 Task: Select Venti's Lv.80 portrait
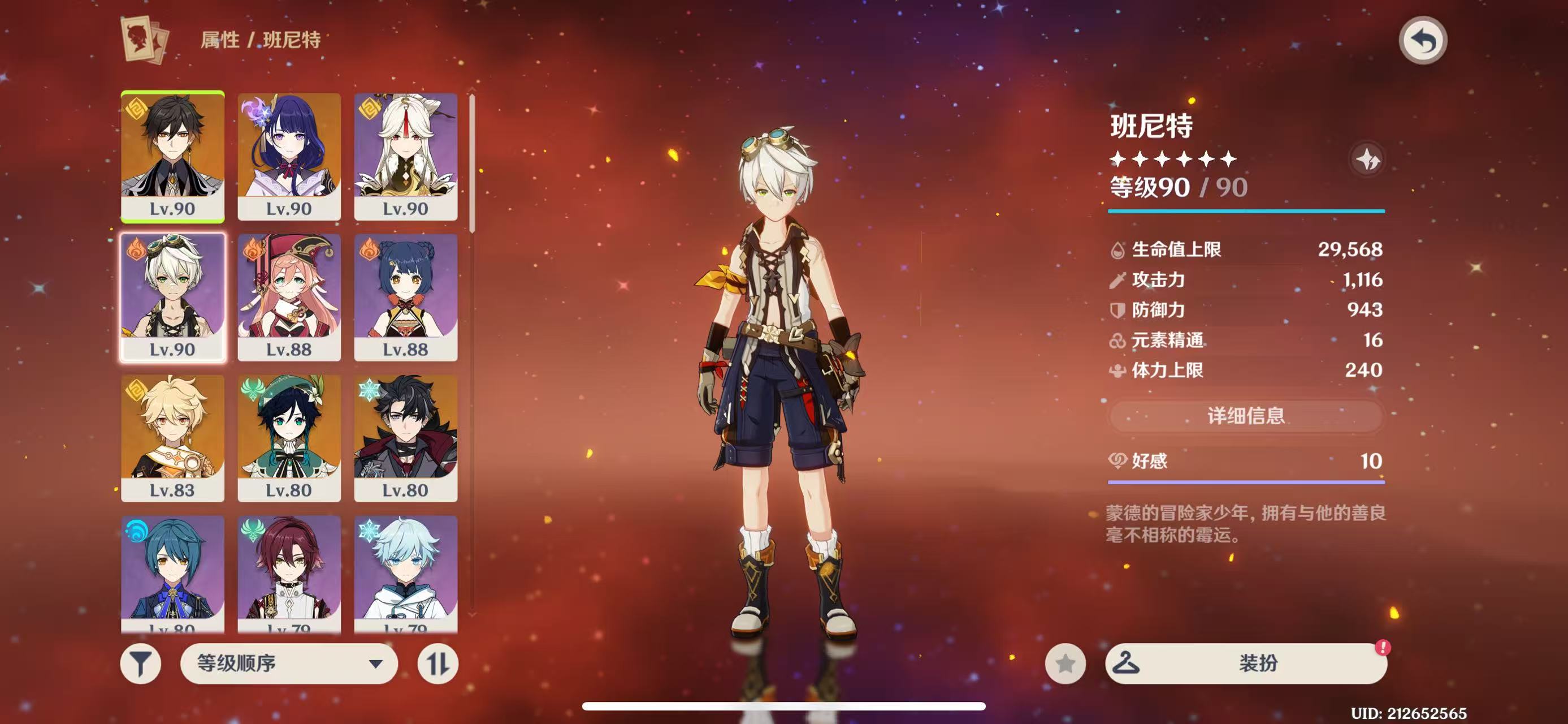pos(289,438)
